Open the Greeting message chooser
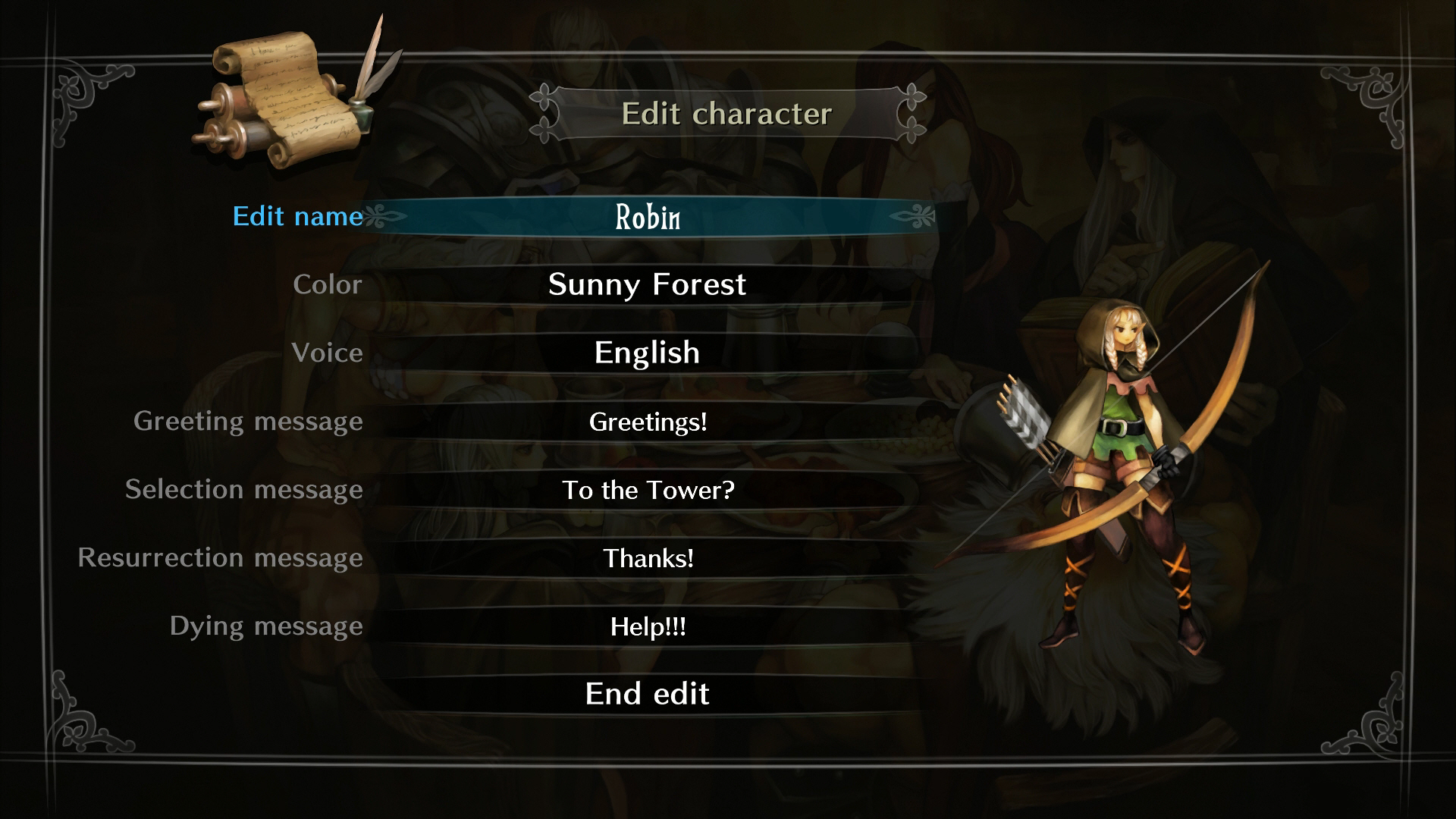 pos(648,422)
